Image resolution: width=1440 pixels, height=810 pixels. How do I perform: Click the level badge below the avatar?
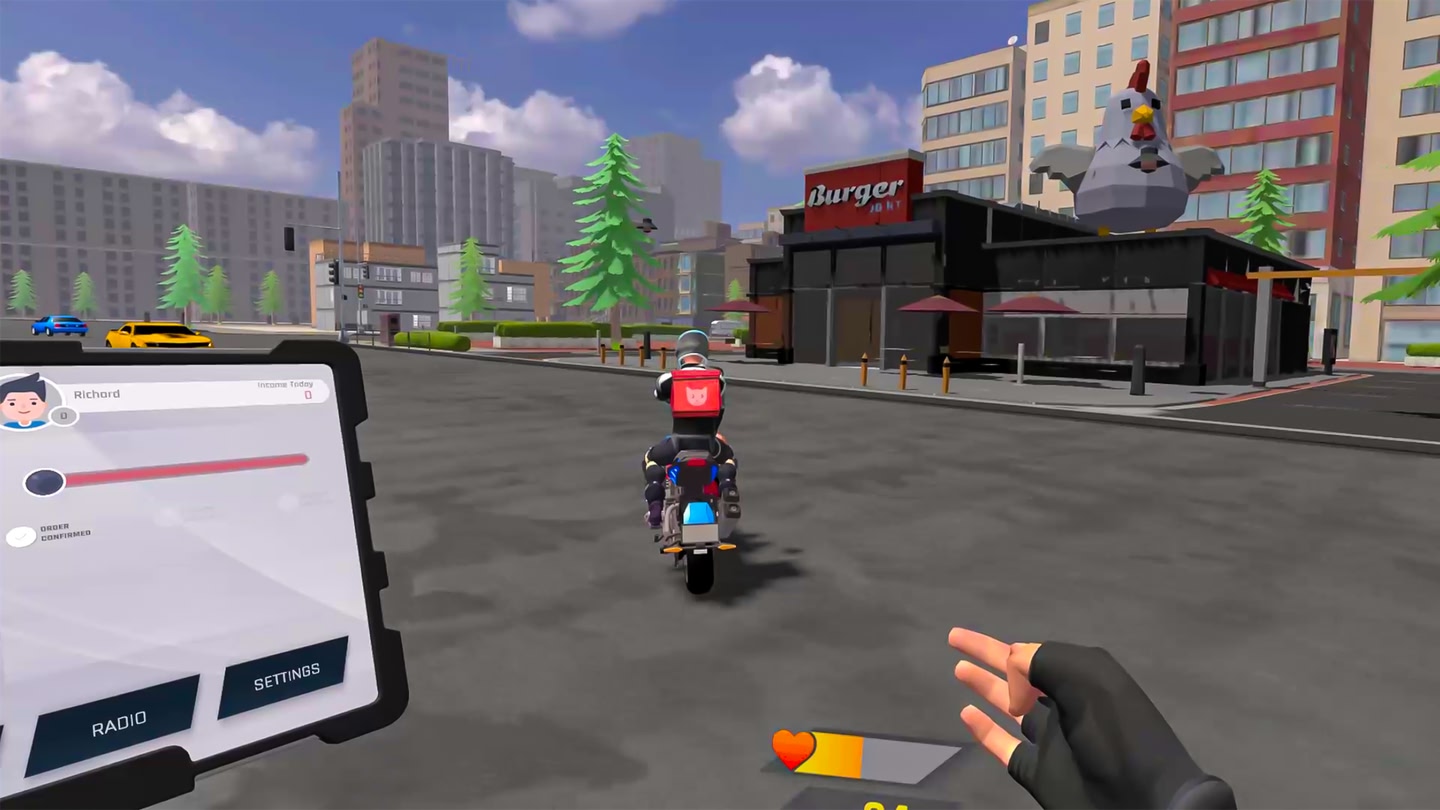[x=62, y=414]
